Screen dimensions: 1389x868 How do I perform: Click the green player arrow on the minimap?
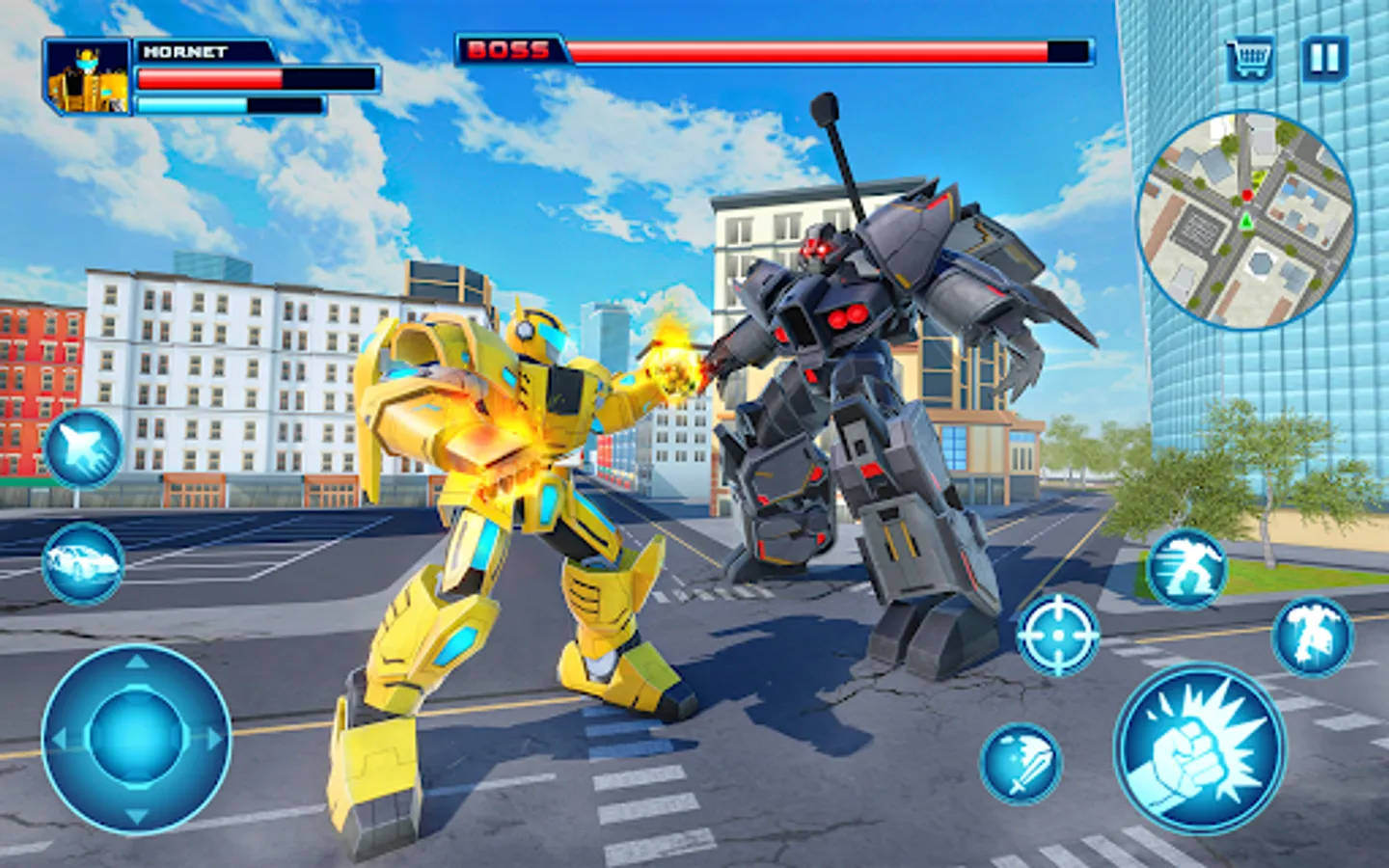pyautogui.click(x=1246, y=222)
